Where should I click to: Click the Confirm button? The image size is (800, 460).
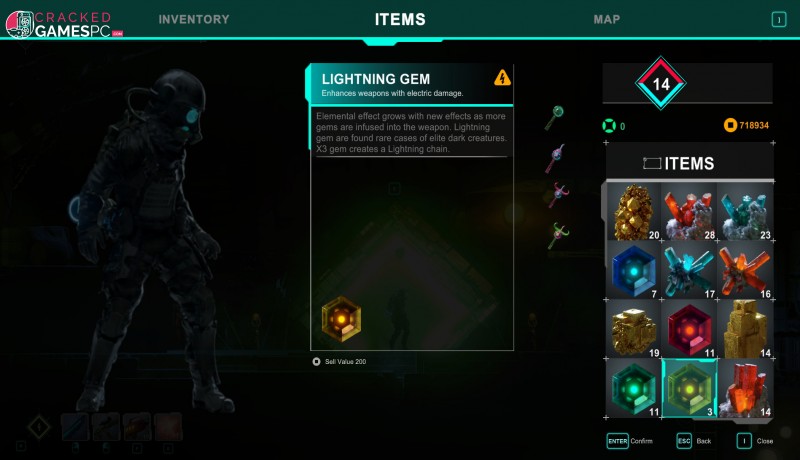(x=629, y=440)
